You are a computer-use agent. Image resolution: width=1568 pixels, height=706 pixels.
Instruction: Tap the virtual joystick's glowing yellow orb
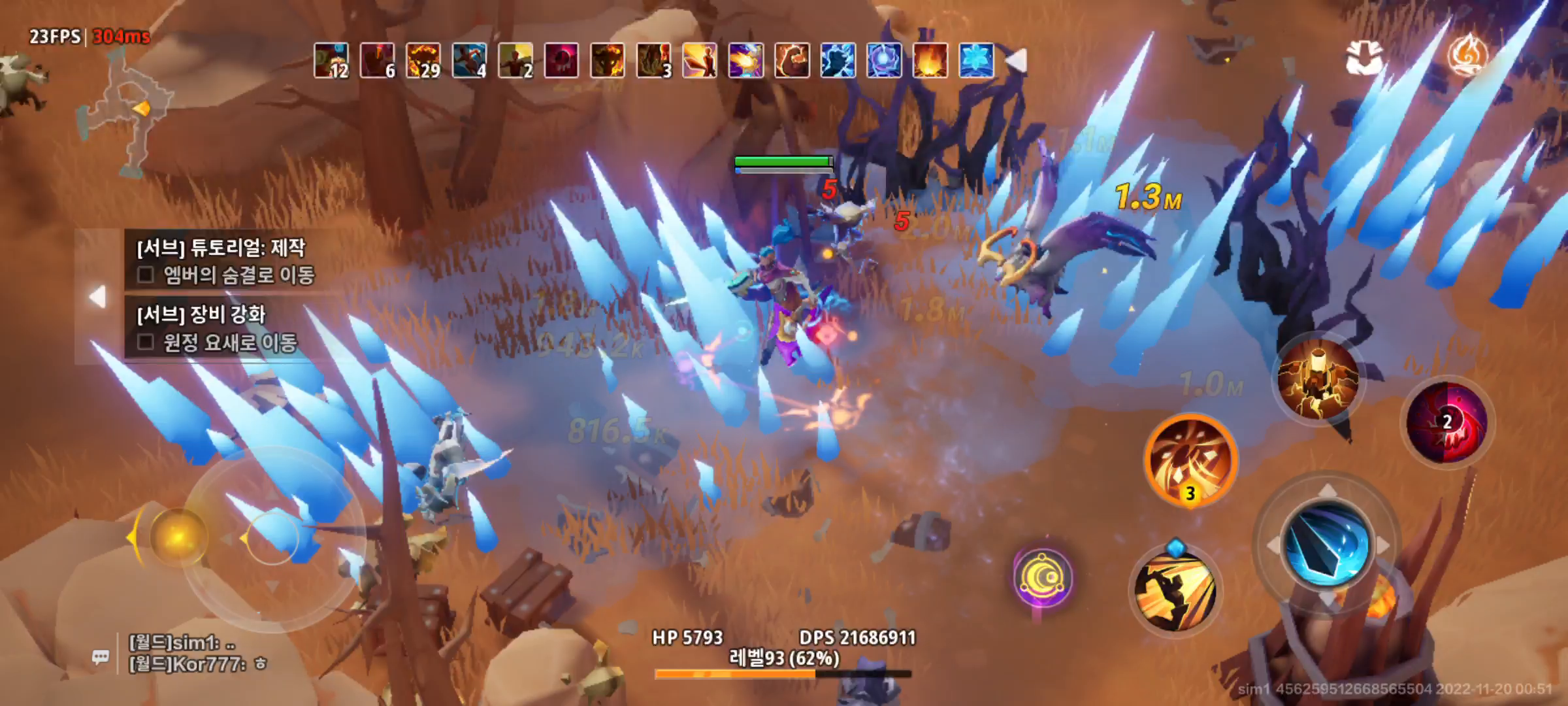pyautogui.click(x=178, y=537)
